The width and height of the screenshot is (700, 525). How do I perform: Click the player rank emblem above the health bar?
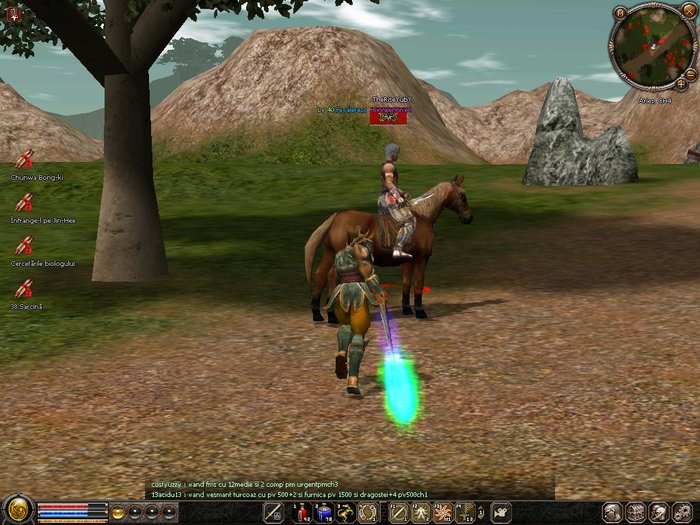[x=18, y=510]
